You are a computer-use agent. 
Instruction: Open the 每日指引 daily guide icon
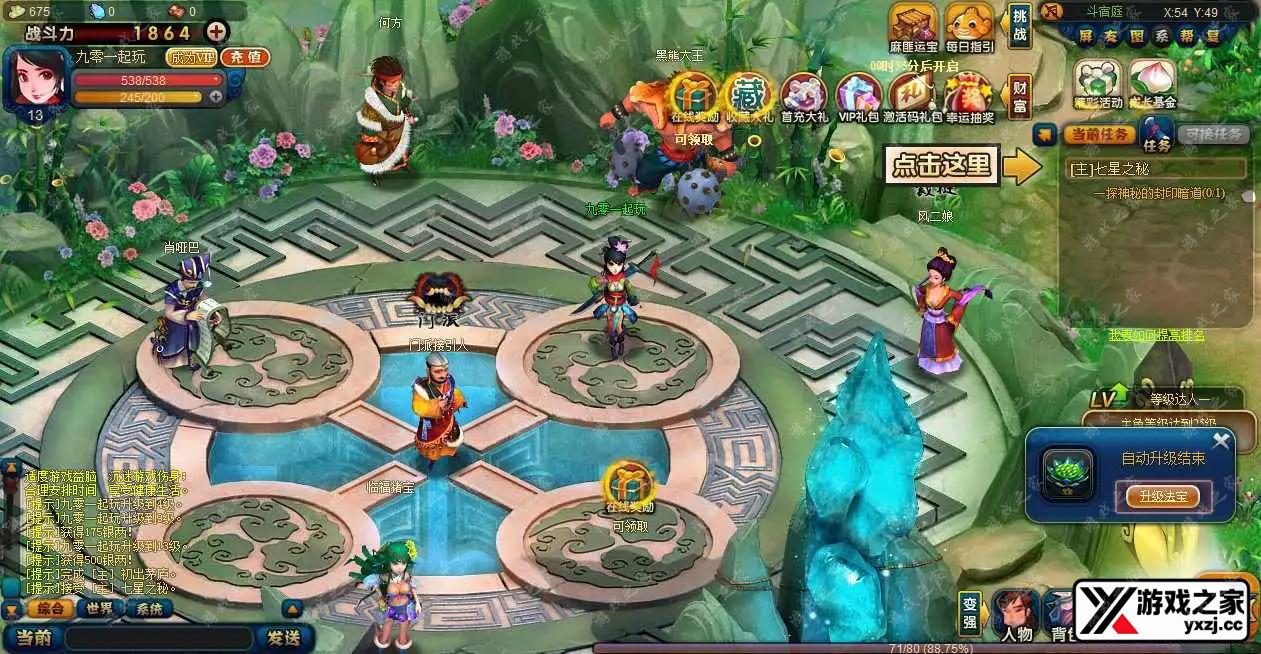tap(968, 25)
